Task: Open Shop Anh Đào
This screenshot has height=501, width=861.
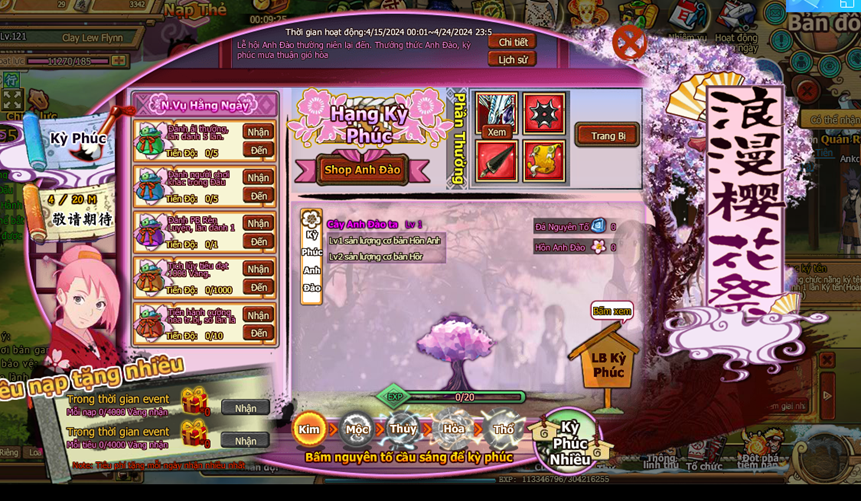Action: [362, 170]
